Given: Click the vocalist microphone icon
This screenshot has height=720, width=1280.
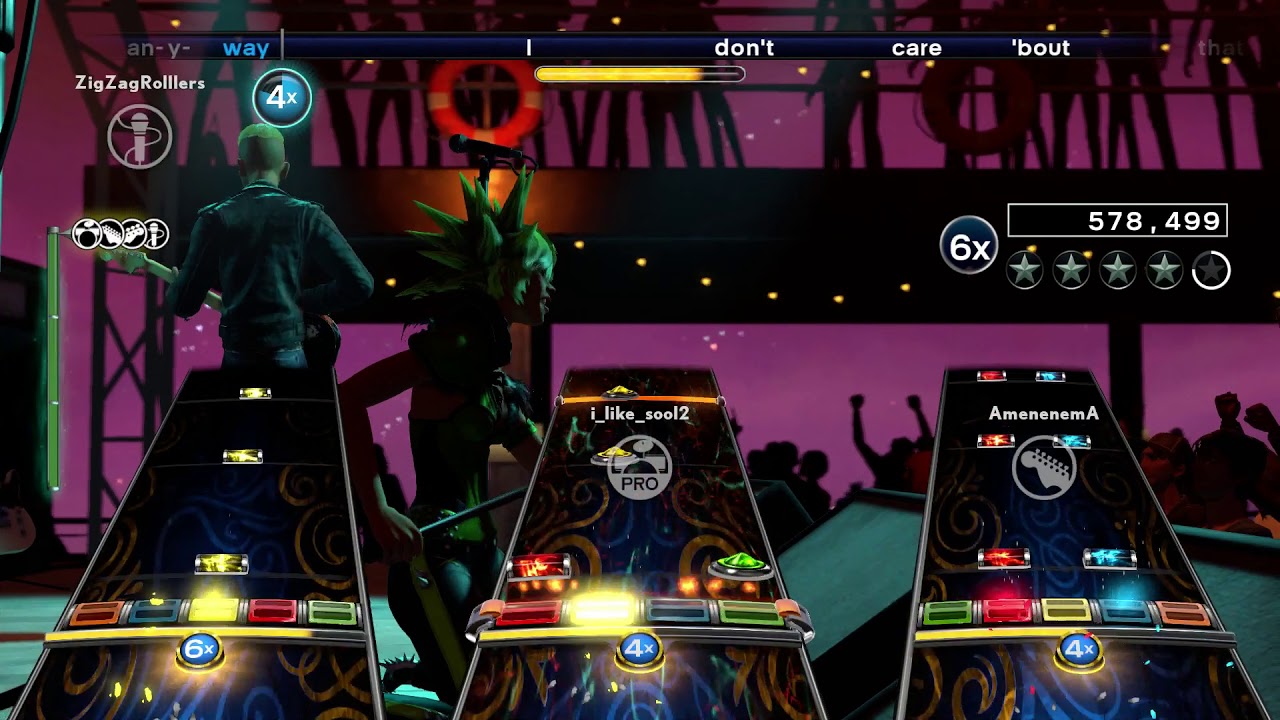Looking at the screenshot, I should click(x=140, y=137).
